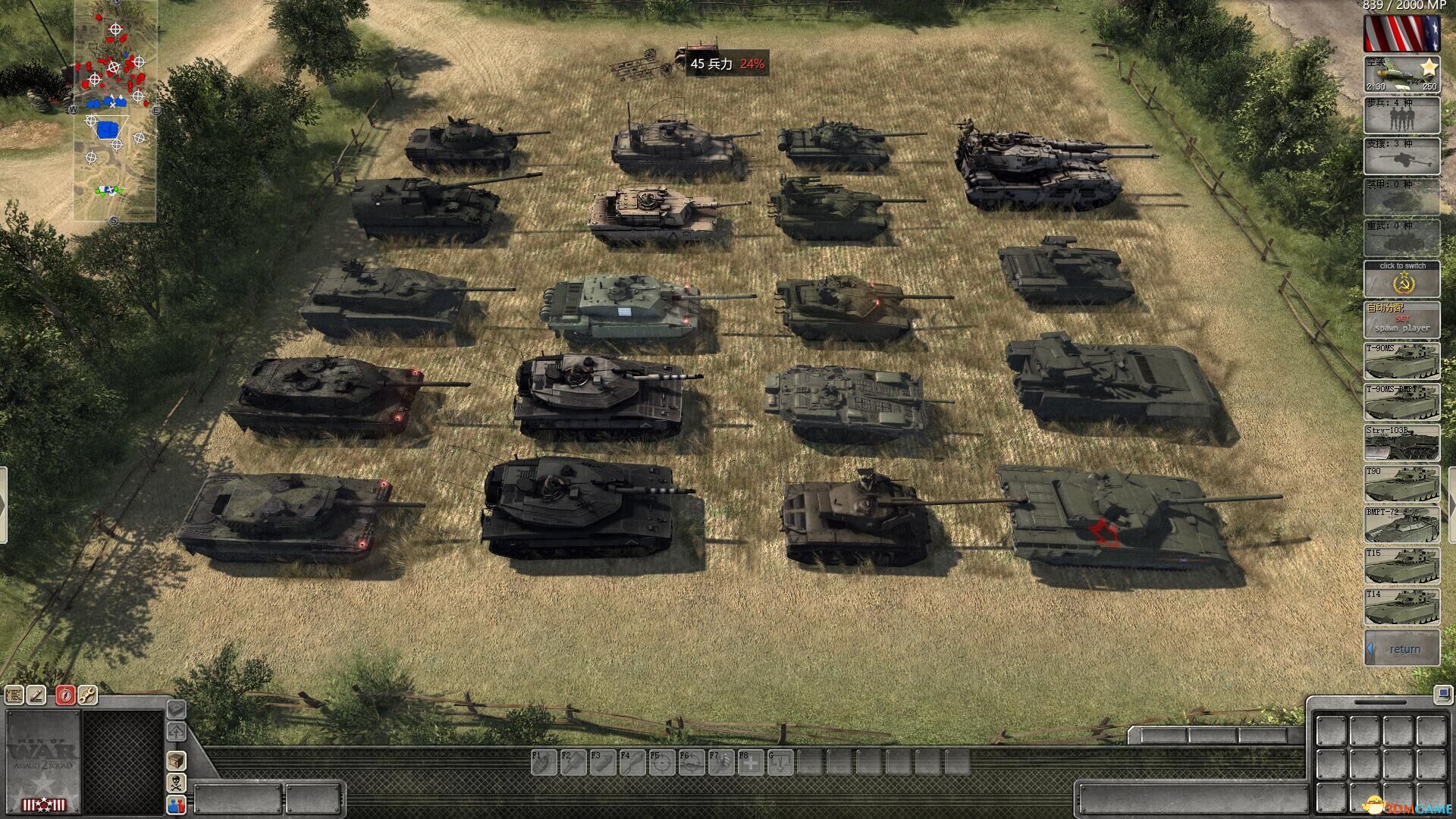This screenshot has height=819, width=1456.
Task: Click the return button in the unit panel
Action: click(x=1401, y=649)
